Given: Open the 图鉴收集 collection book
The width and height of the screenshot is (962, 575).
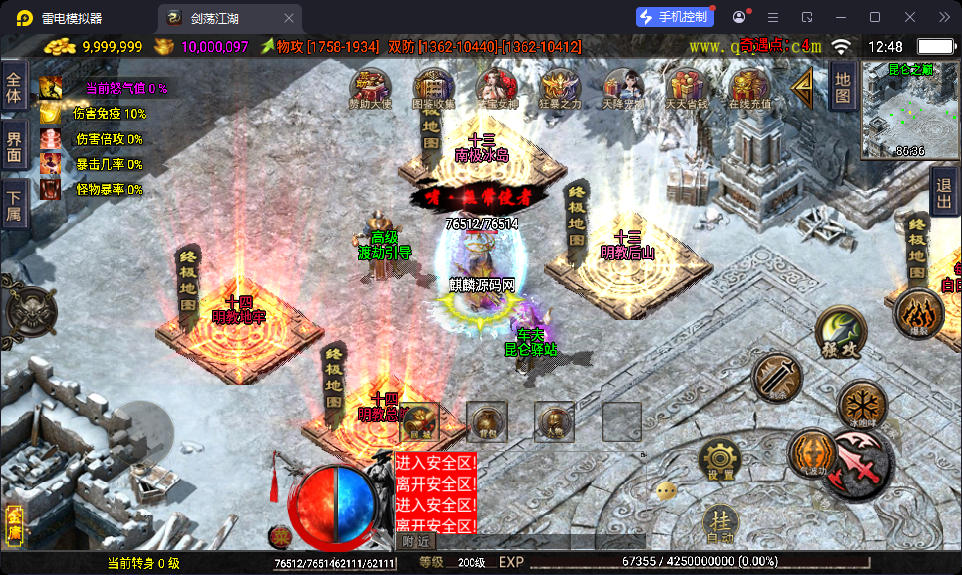Looking at the screenshot, I should click(433, 88).
